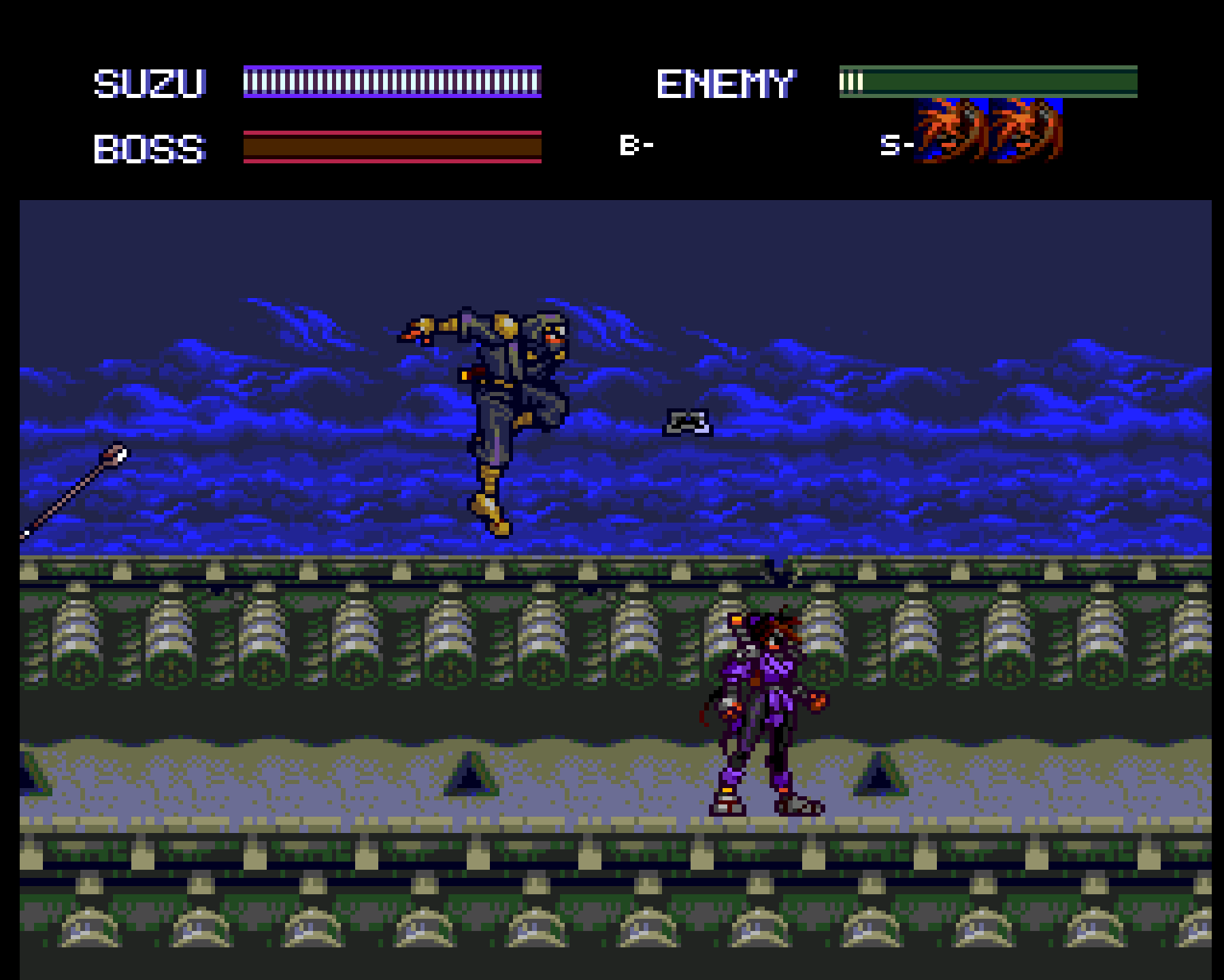Click the tick marks on the ENEMY gauge
The height and width of the screenshot is (980, 1224).
853,83
